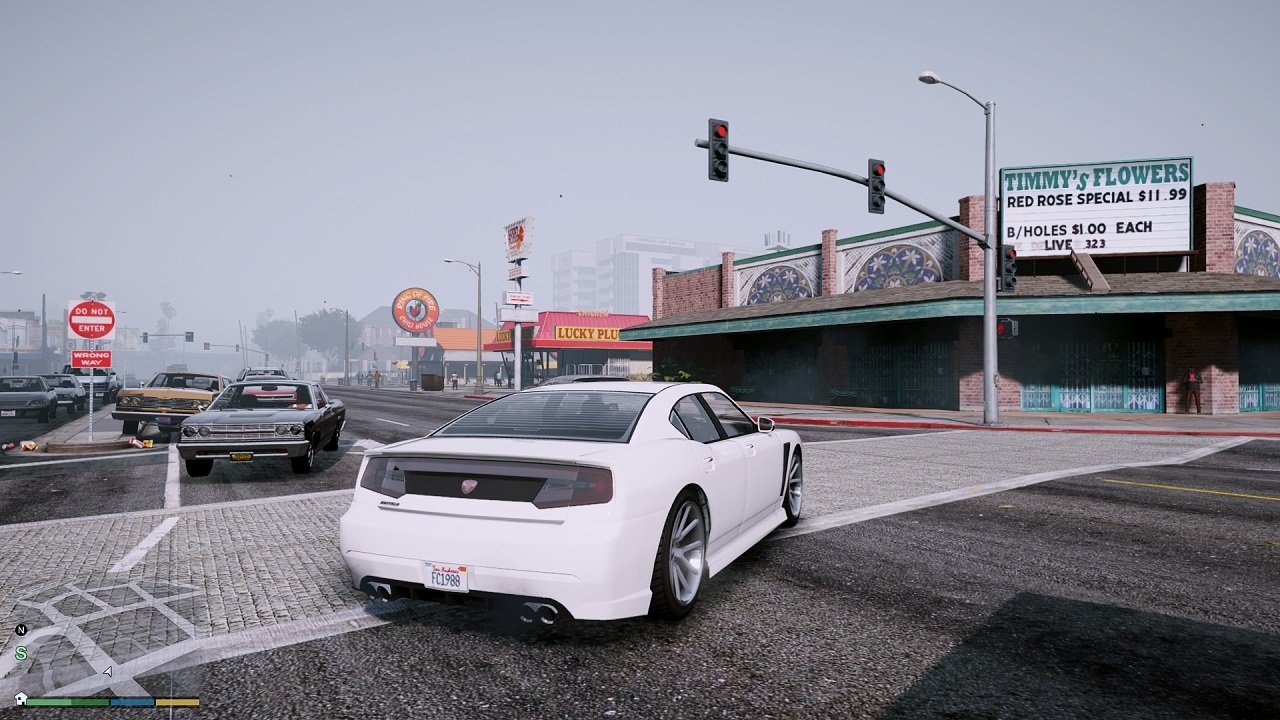
Task: Select the white player arrow on the minimap
Action: pyautogui.click(x=106, y=671)
